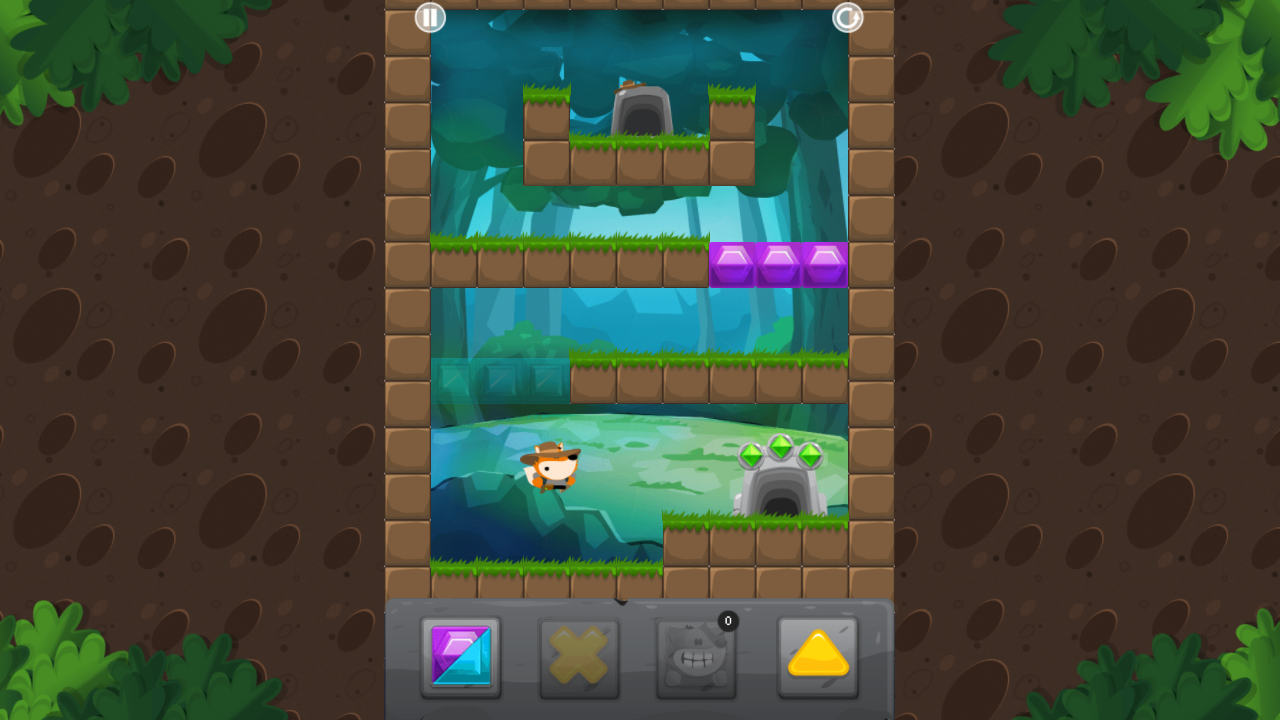
Task: Click the leftmost purple gem on the platform
Action: (732, 263)
